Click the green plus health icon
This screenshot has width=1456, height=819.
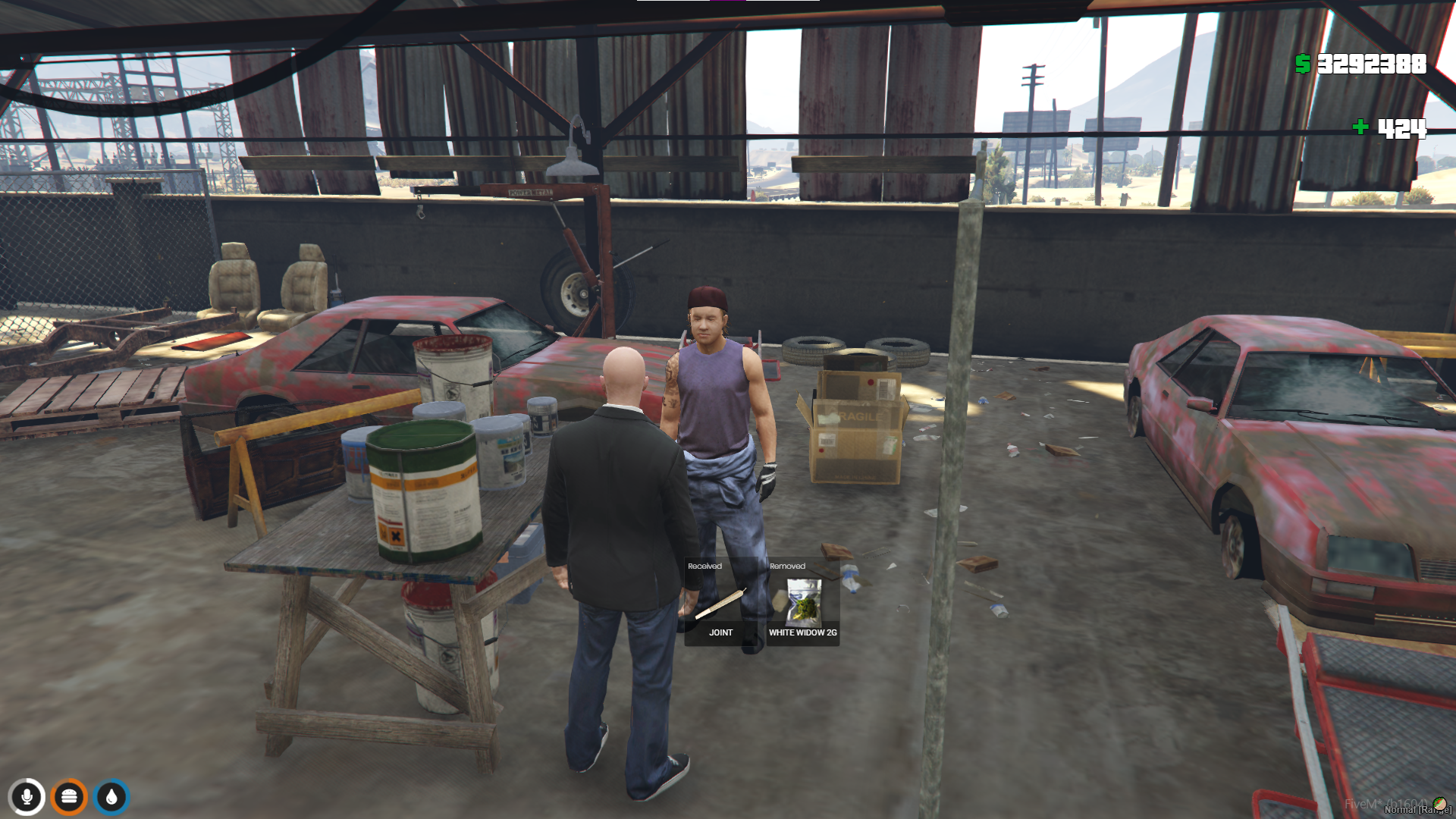(x=1360, y=128)
